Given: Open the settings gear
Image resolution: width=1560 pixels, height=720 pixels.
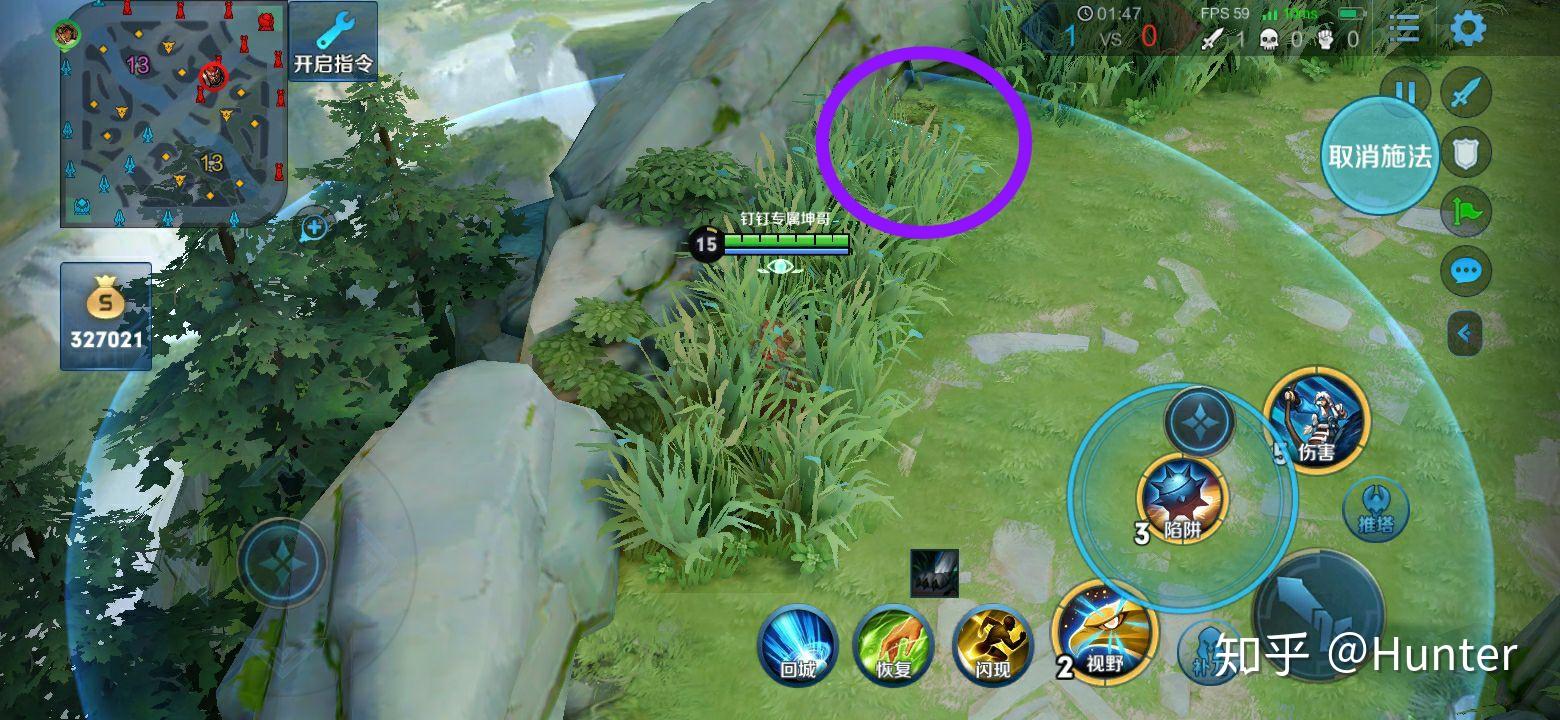Looking at the screenshot, I should 1467,29.
